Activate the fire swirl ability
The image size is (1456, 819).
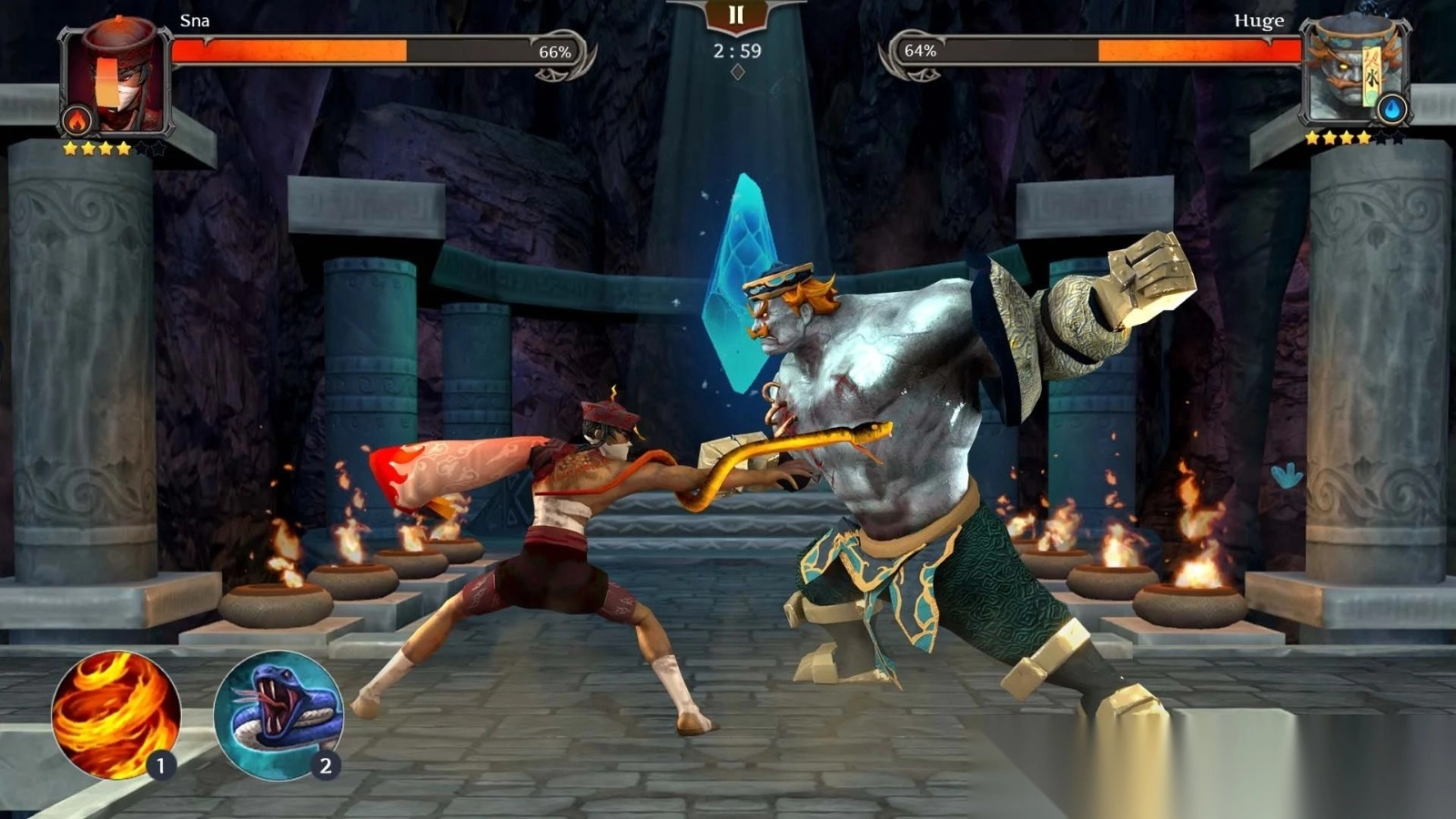(116, 715)
